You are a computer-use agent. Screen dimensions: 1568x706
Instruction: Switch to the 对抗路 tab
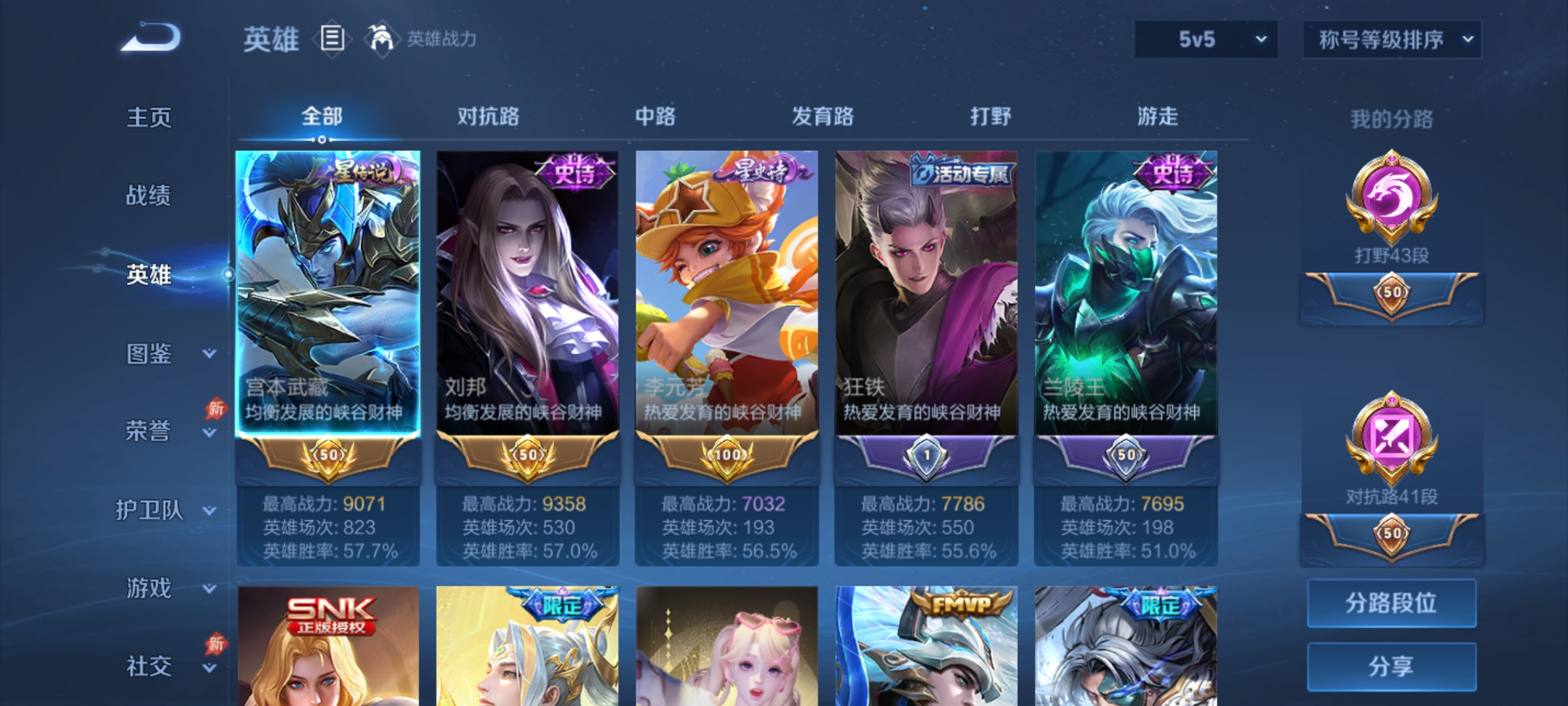tap(487, 116)
